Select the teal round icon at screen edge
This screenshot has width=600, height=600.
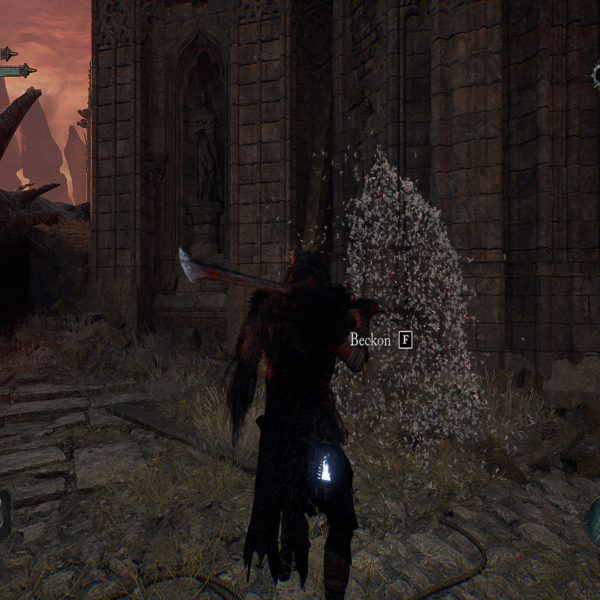[594, 520]
